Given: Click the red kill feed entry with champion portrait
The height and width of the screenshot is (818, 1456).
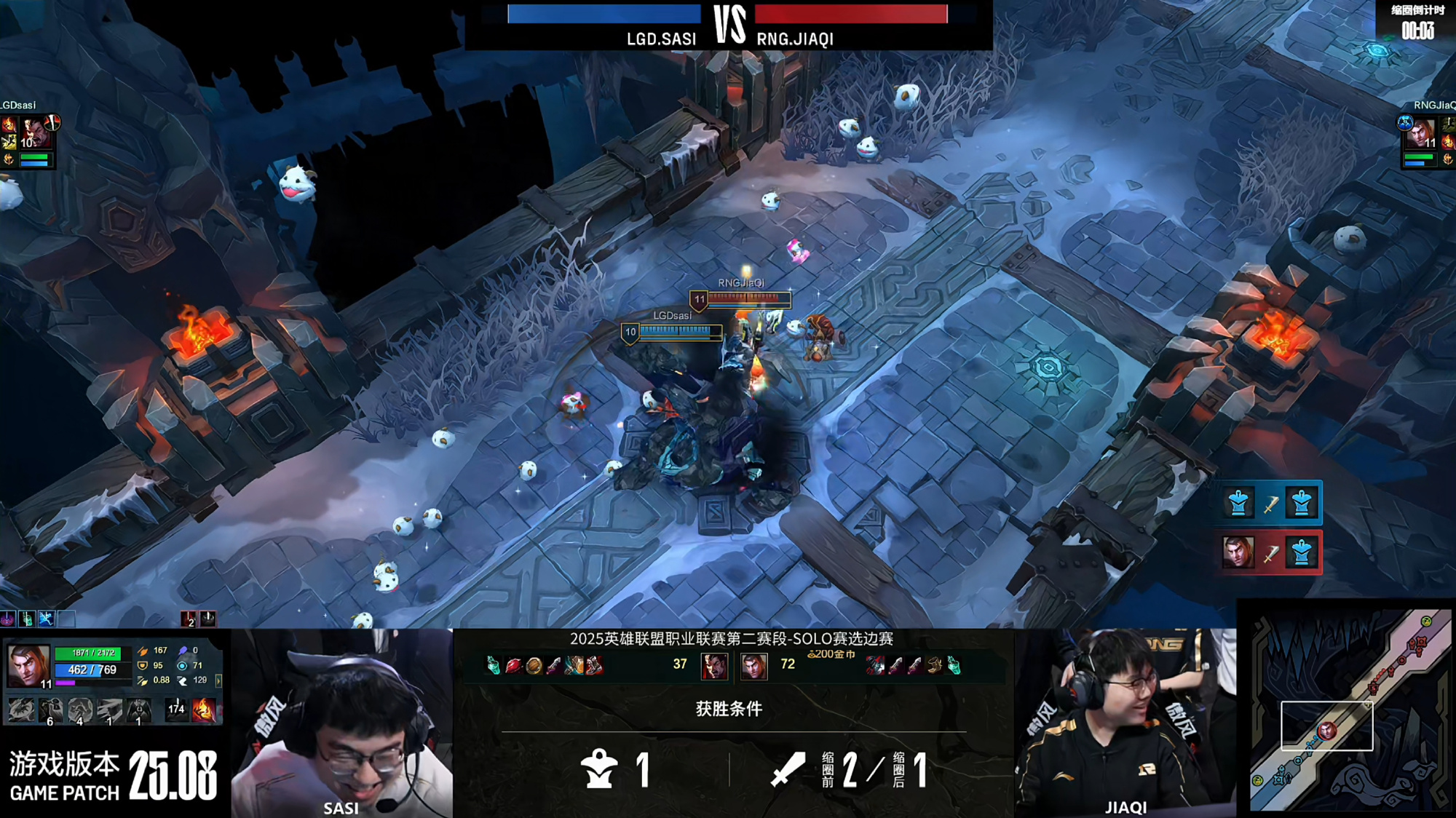Looking at the screenshot, I should pyautogui.click(x=1270, y=553).
